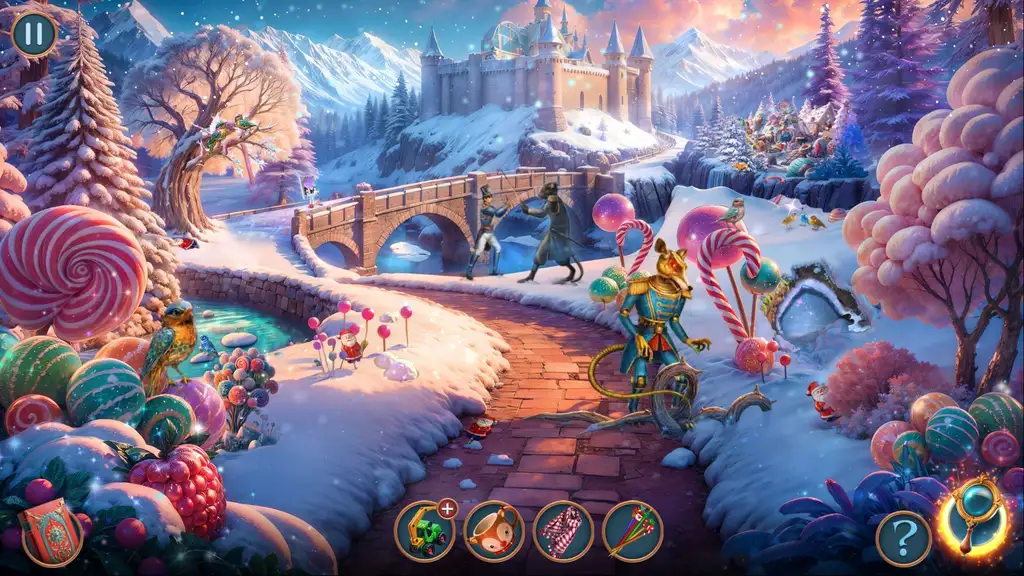Pick the fox-face mug from inventory

[493, 530]
